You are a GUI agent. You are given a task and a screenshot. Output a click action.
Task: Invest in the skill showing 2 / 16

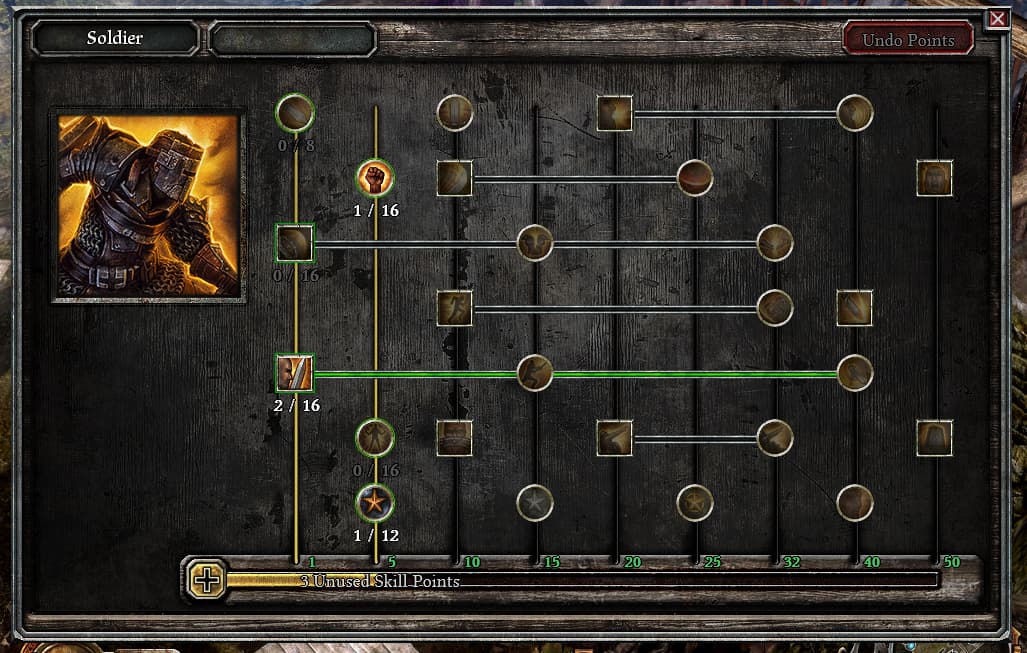295,373
